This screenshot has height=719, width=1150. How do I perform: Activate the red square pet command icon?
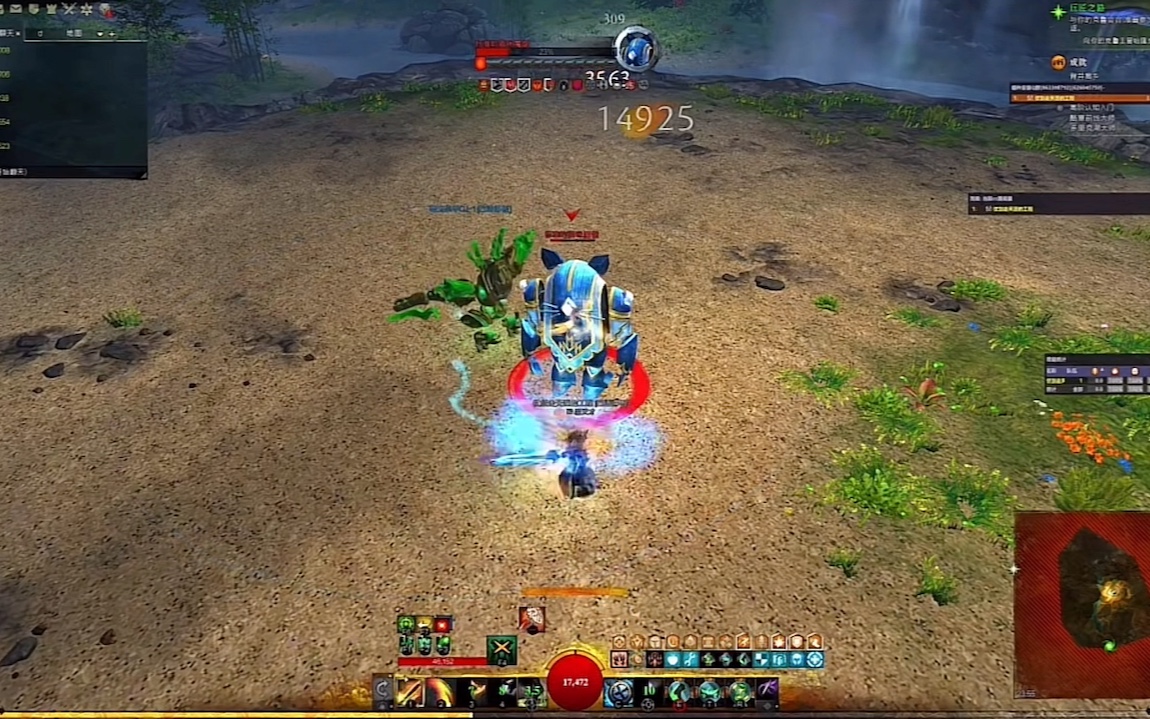443,625
